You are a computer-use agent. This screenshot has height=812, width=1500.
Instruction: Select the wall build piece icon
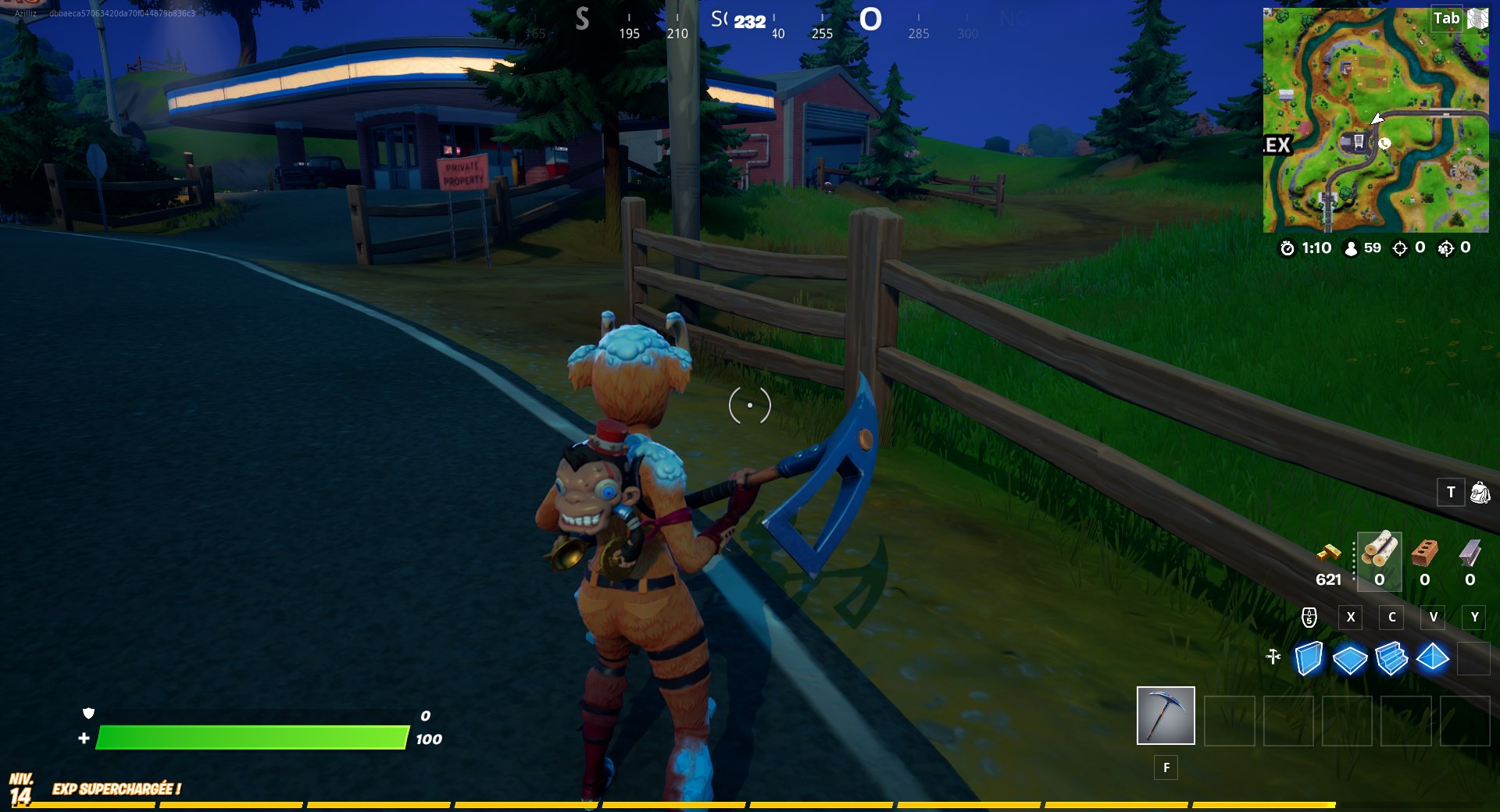tap(1308, 660)
